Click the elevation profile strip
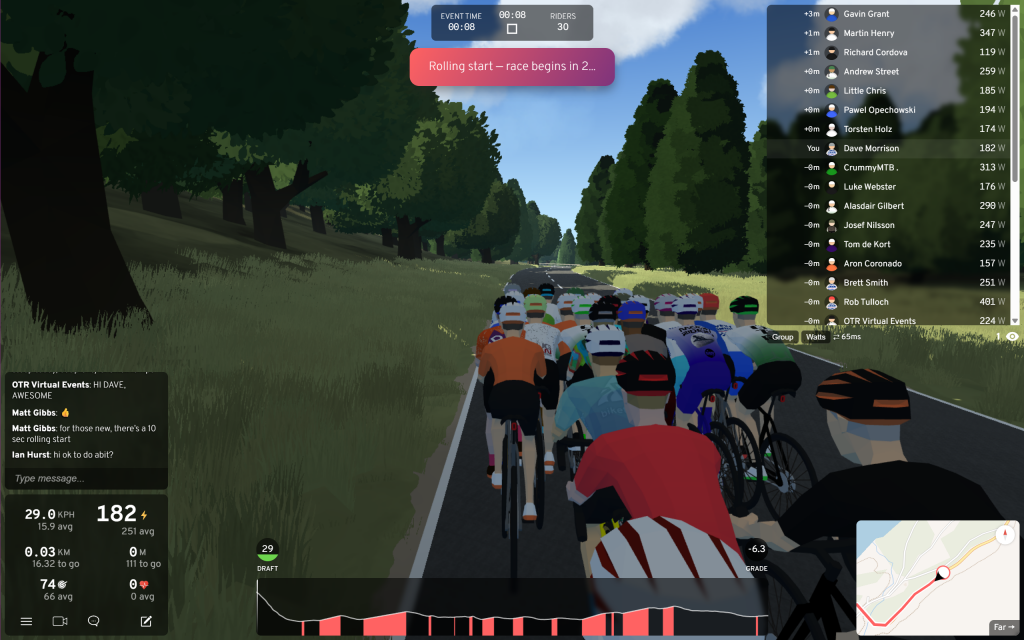 click(512, 610)
